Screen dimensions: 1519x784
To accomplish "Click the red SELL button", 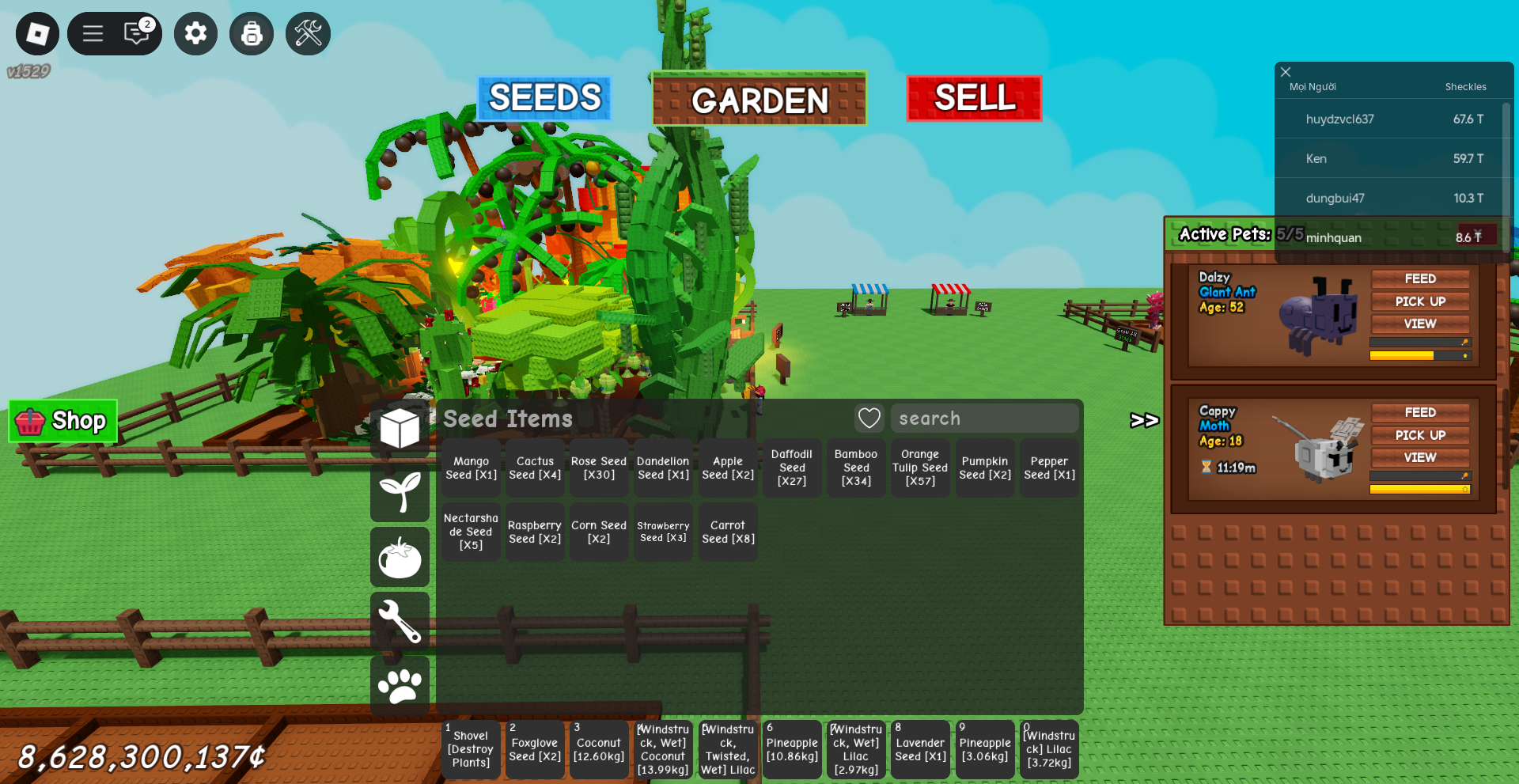I will point(974,98).
